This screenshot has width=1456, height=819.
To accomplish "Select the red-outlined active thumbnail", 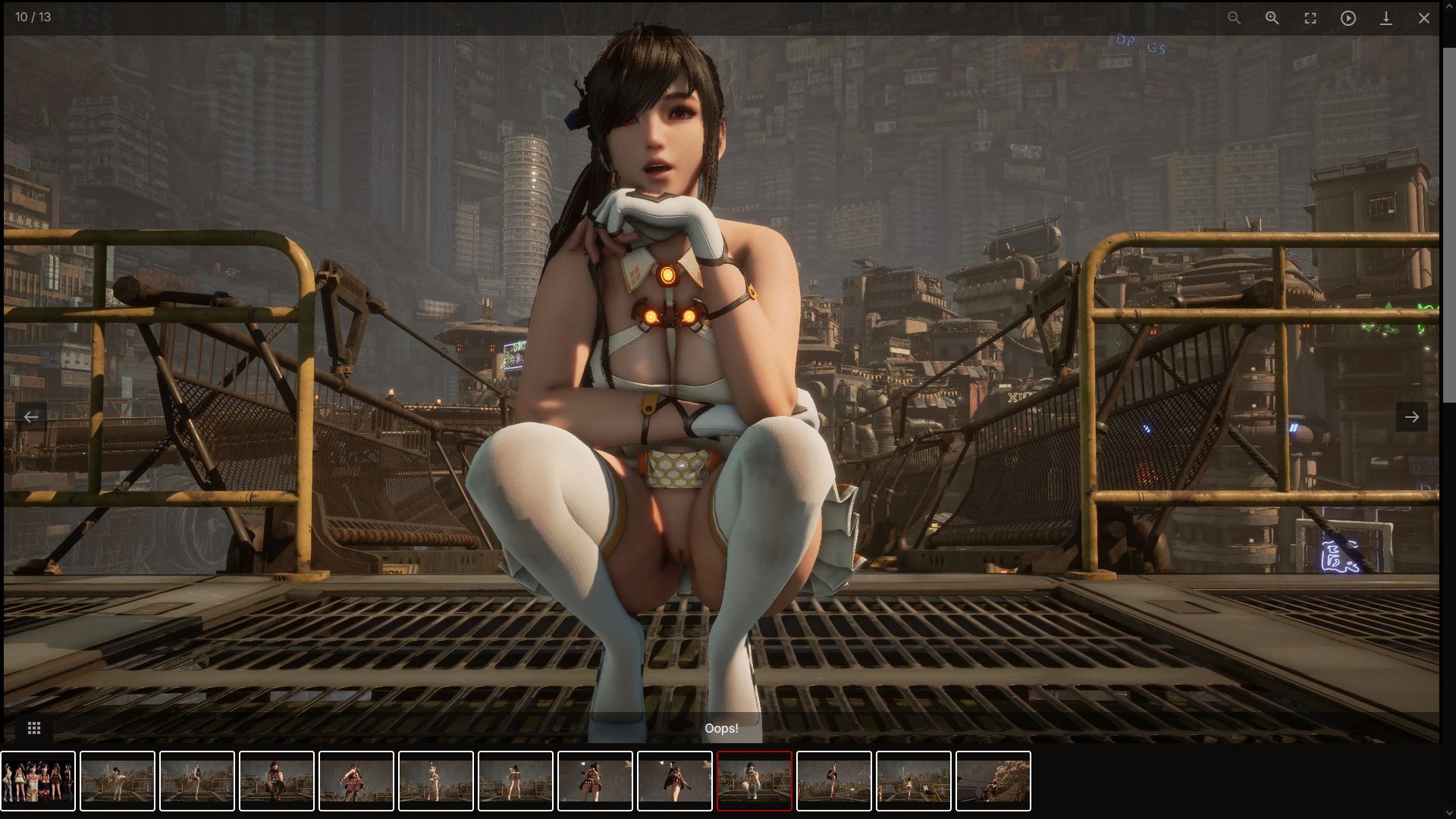I will [x=754, y=781].
